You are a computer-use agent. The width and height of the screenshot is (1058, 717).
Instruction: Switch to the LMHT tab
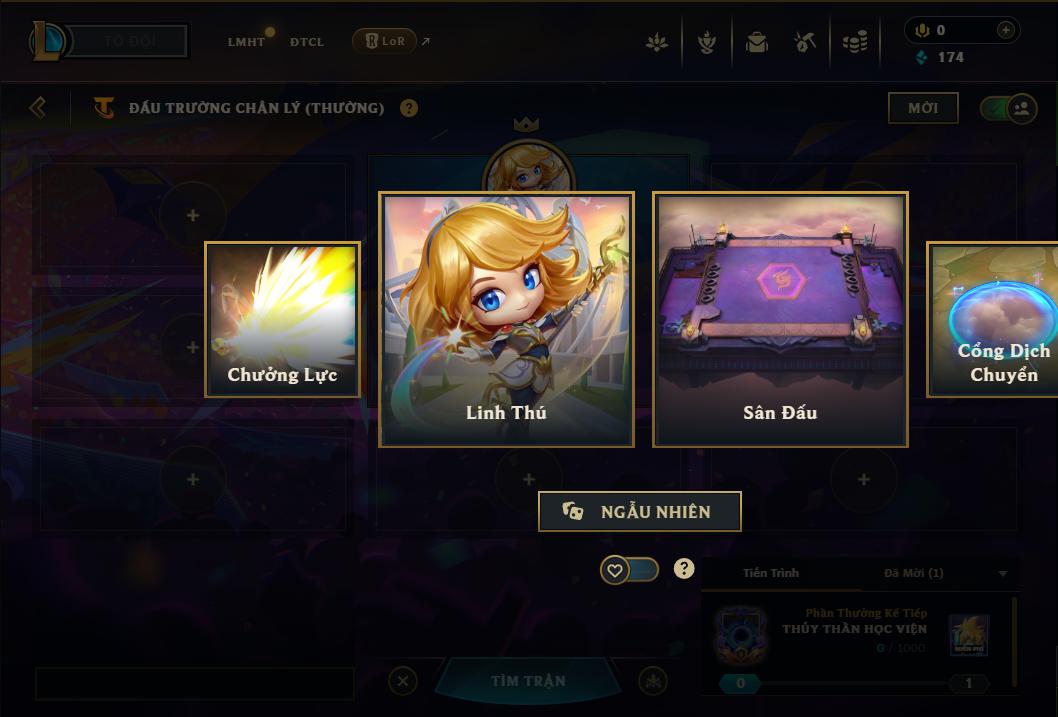tap(246, 42)
